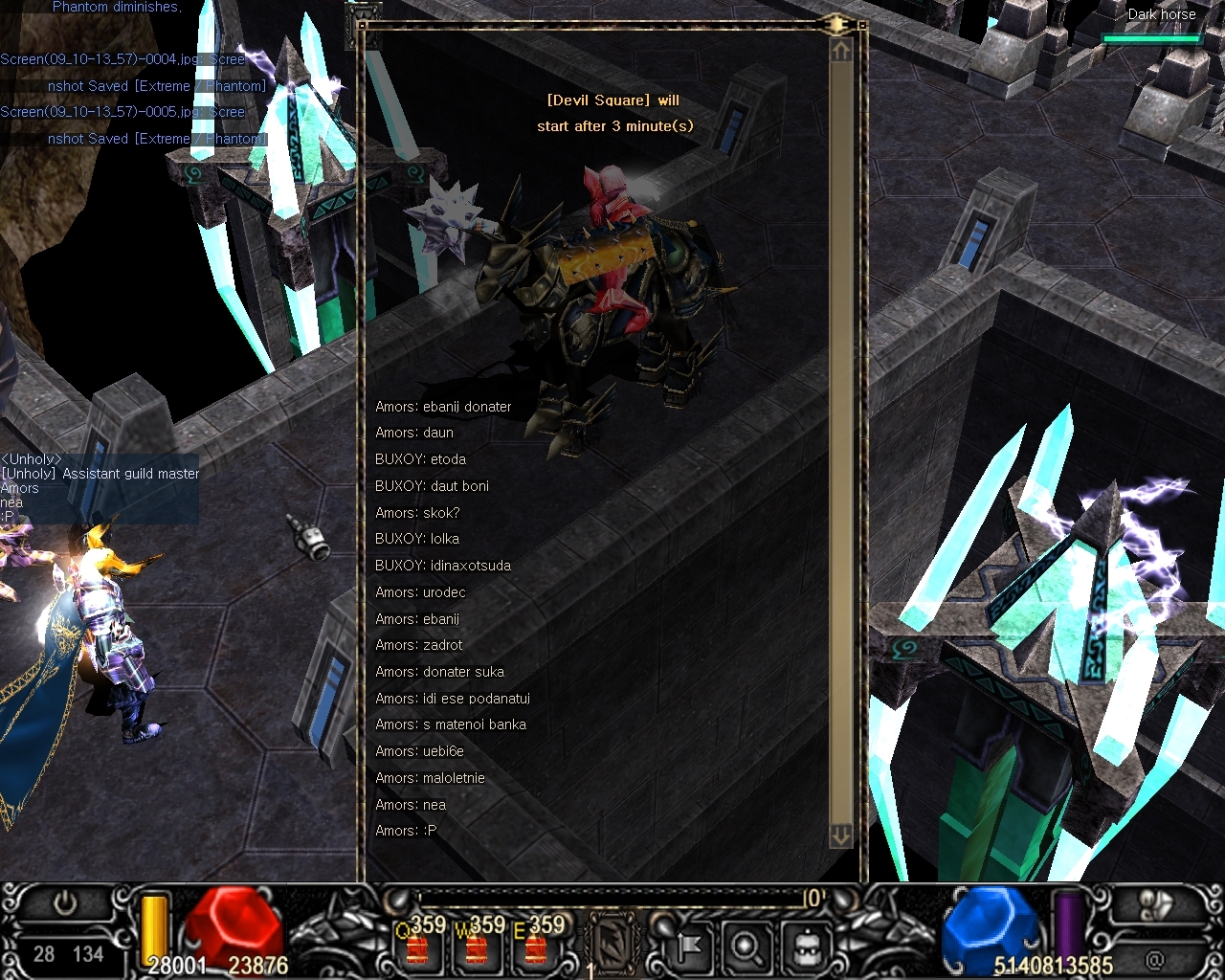
Task: Click the power button in the HUD
Action: click(65, 903)
